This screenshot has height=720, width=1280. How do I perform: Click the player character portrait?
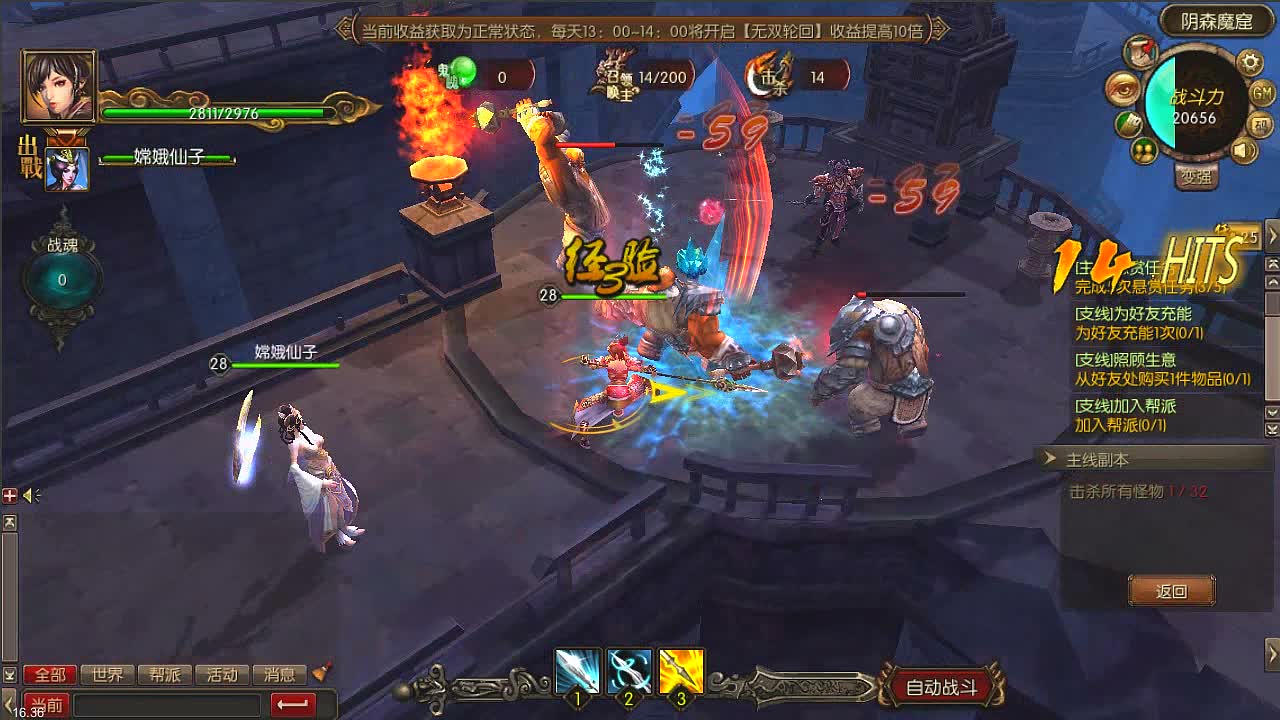pos(58,86)
